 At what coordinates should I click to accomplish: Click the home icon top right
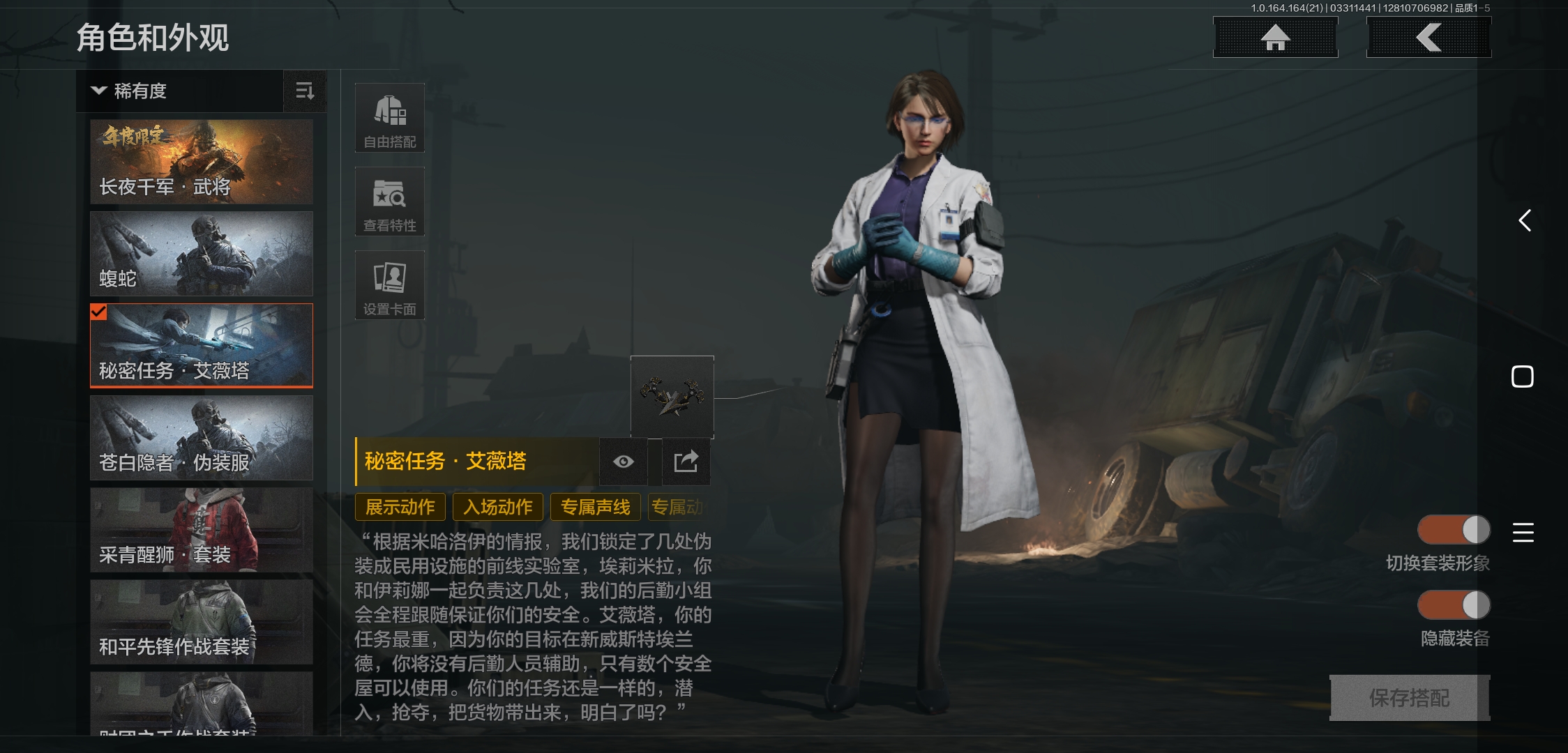pyautogui.click(x=1275, y=37)
